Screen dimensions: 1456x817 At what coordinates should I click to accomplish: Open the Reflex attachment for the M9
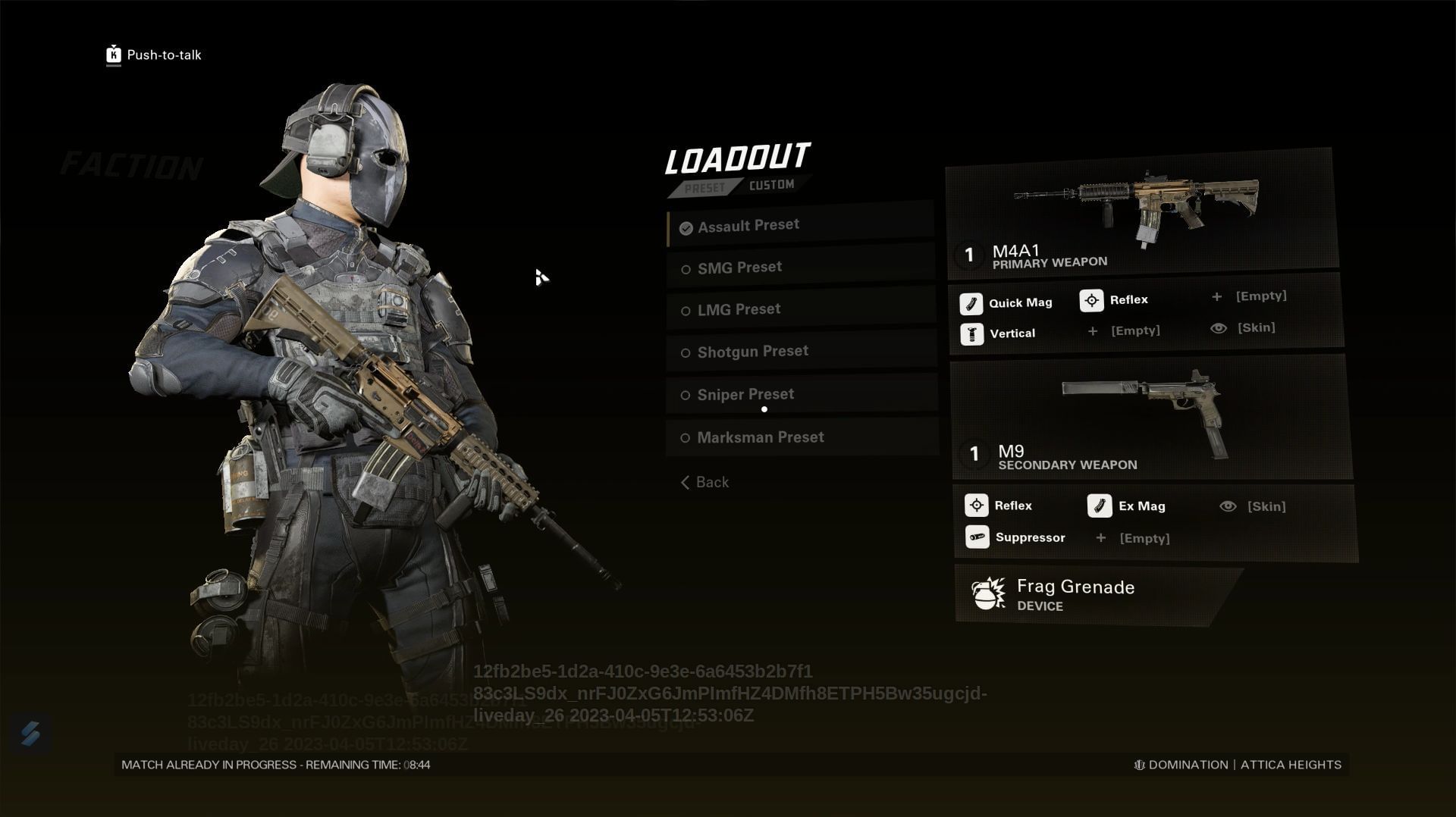tap(977, 505)
